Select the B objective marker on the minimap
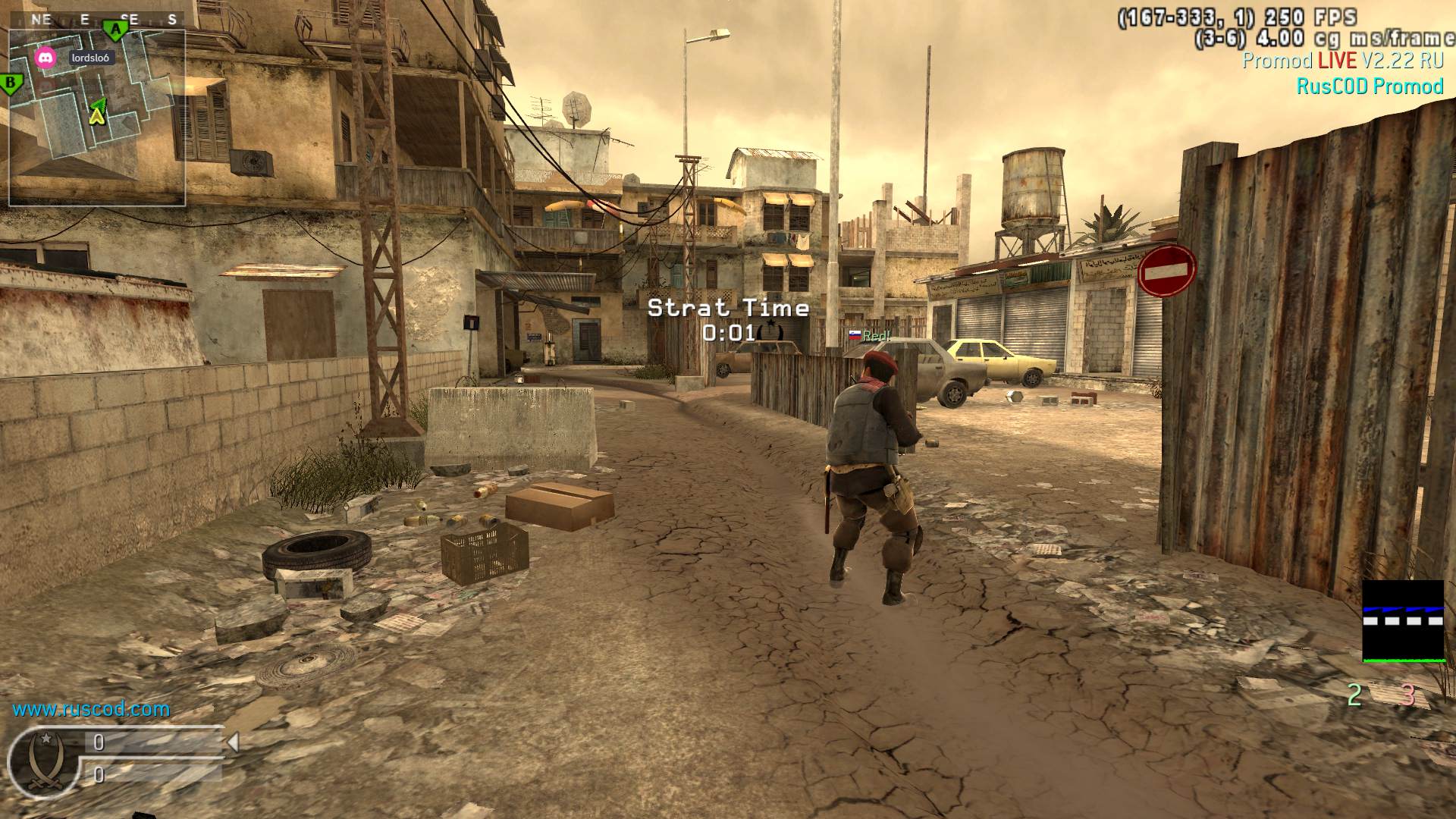The width and height of the screenshot is (1456, 819). [11, 83]
